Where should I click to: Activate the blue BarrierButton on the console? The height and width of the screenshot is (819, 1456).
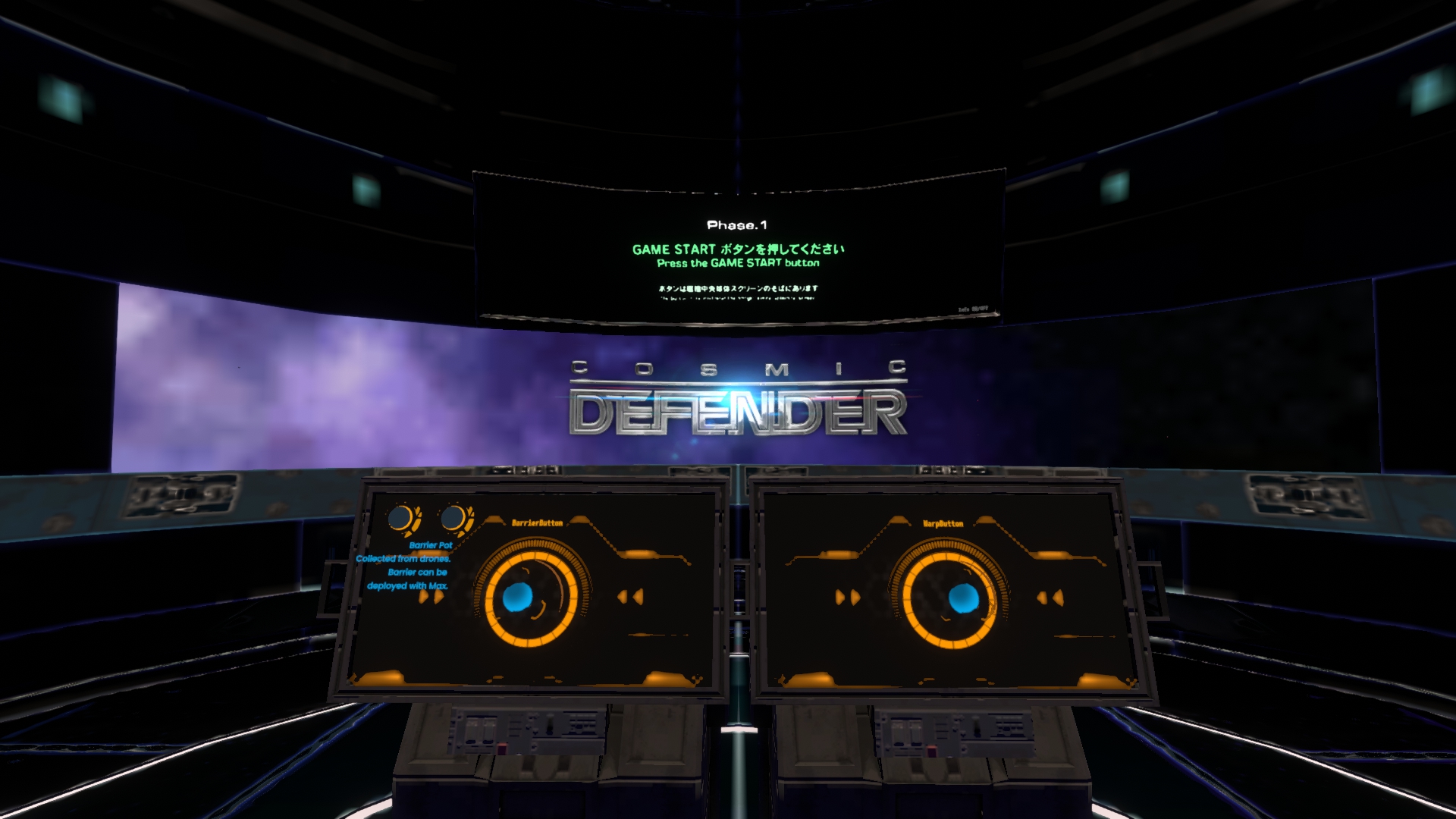point(519,598)
